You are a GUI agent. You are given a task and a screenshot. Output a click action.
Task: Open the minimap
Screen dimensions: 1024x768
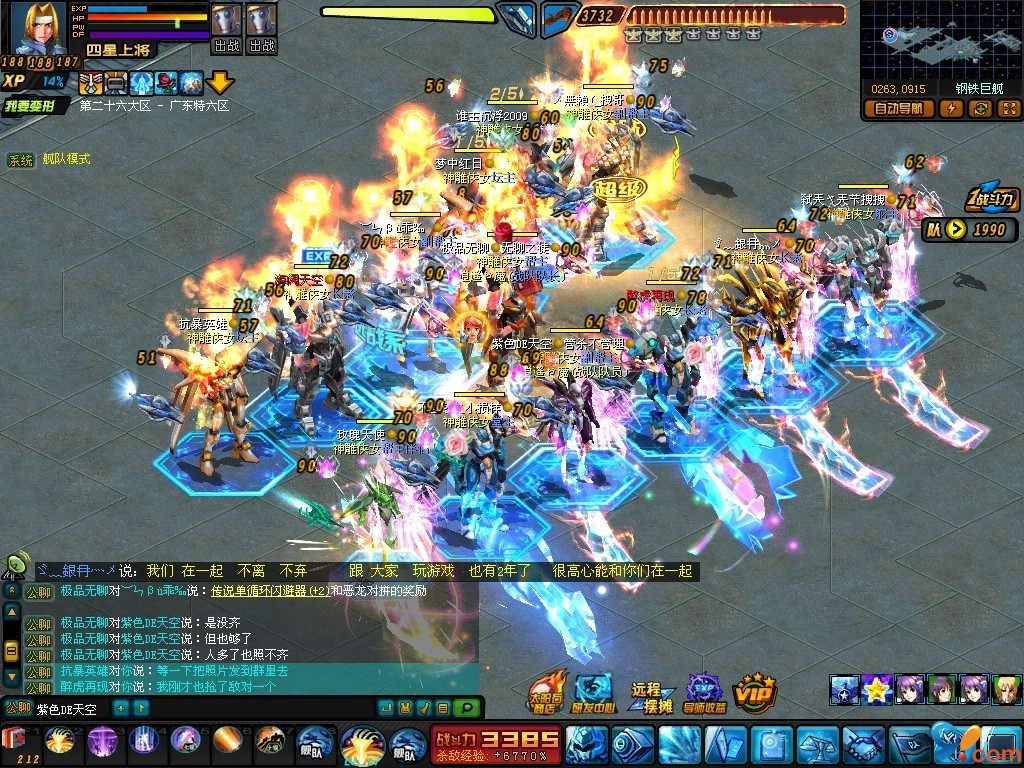coord(941,38)
